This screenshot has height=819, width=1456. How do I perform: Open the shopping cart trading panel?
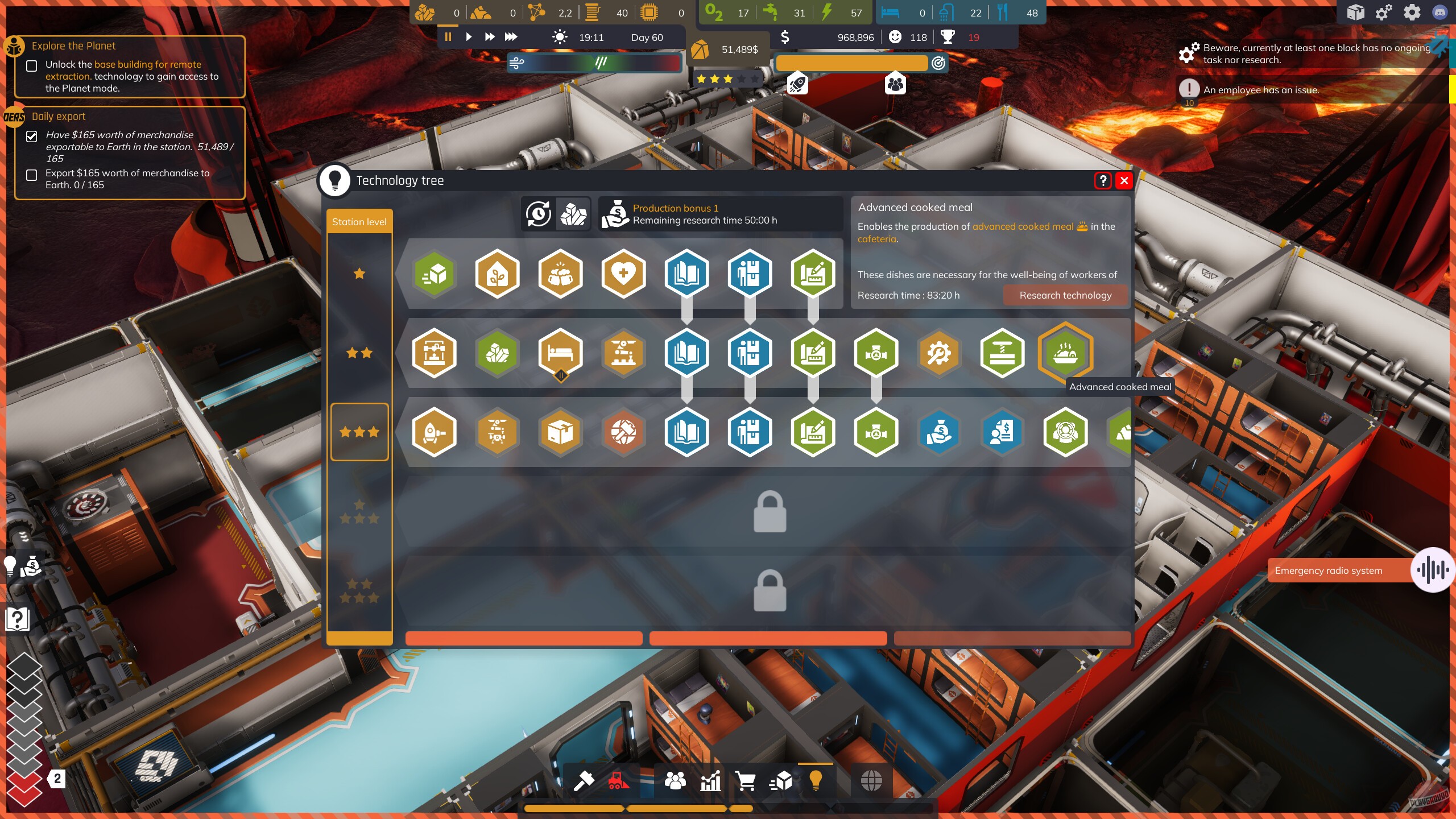click(x=746, y=780)
